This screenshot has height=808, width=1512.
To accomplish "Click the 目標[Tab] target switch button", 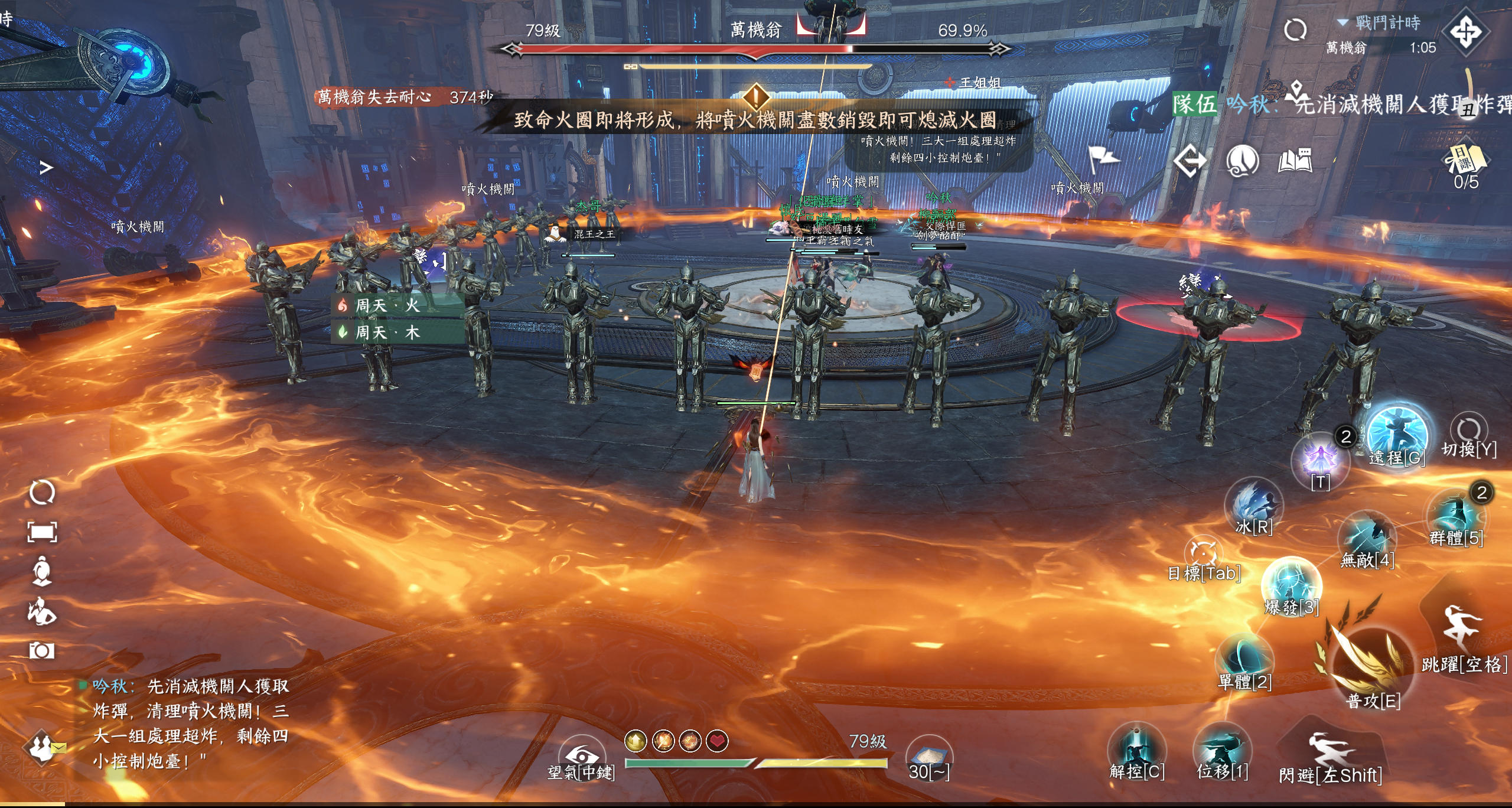I will (x=1203, y=555).
